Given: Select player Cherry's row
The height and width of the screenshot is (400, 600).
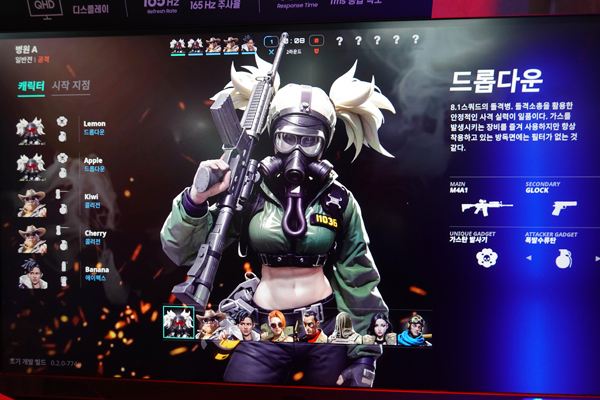Looking at the screenshot, I should [60, 237].
